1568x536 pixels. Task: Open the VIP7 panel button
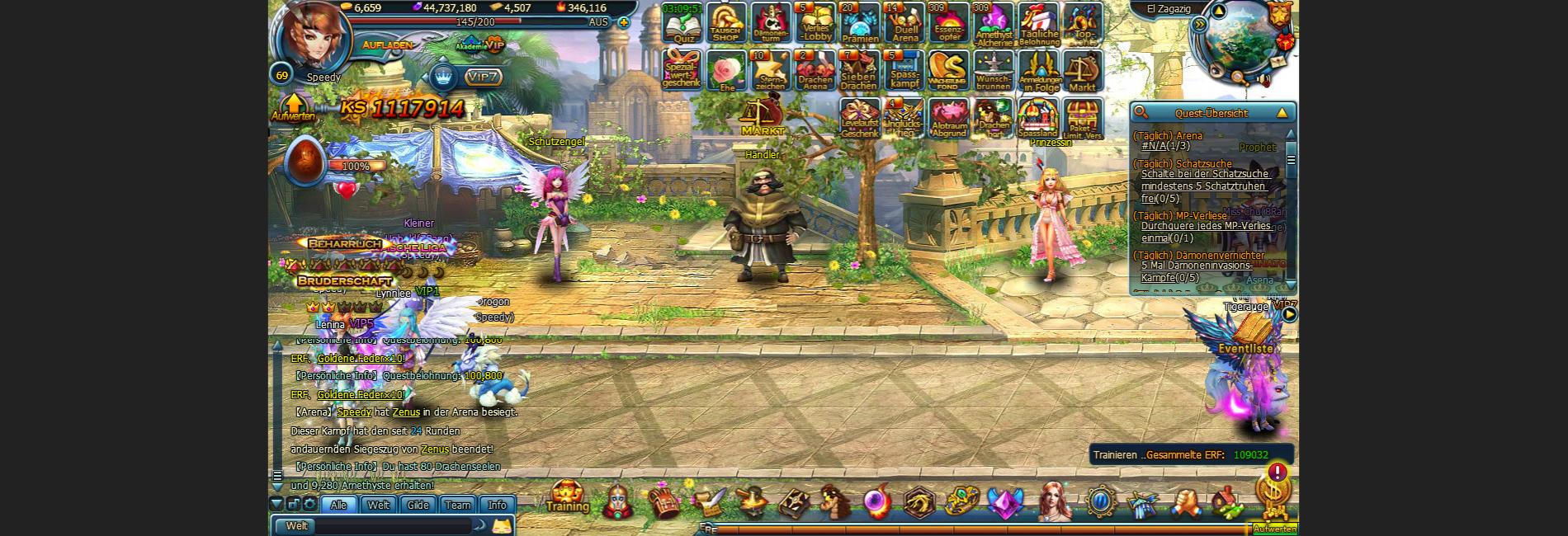tap(483, 77)
